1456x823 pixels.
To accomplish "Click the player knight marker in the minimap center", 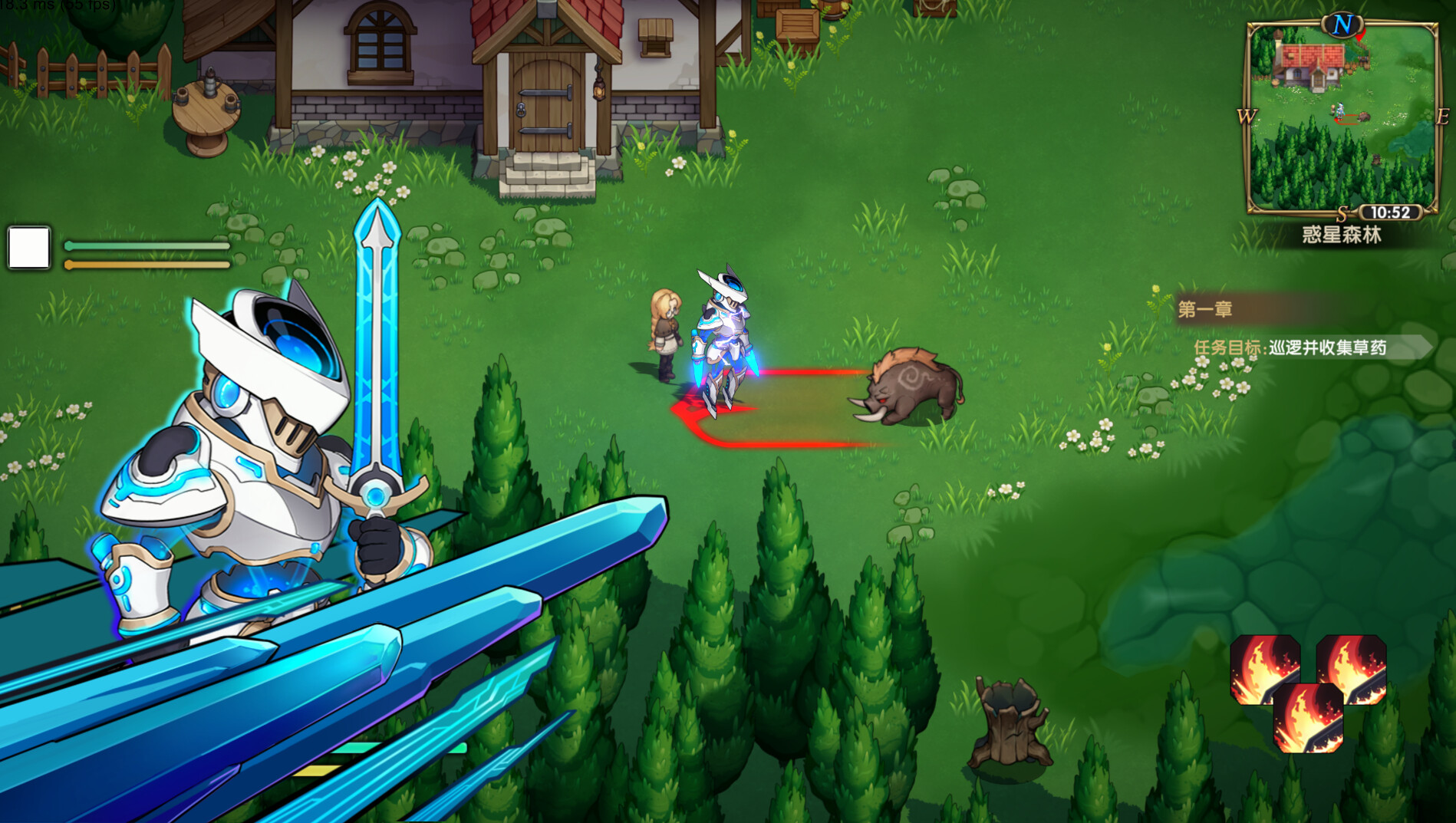I will click(x=1339, y=110).
